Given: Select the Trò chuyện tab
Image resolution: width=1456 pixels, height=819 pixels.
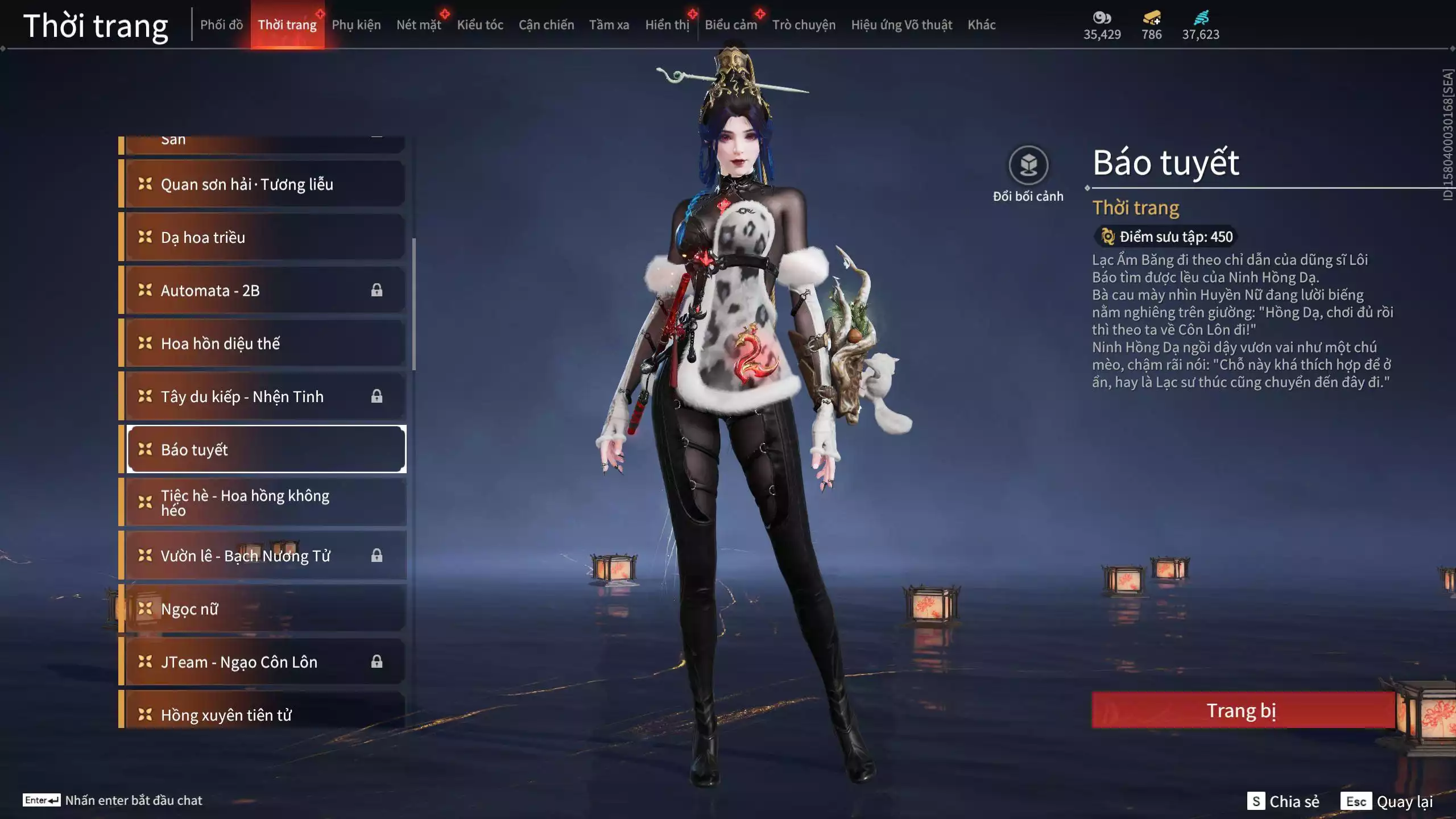Looking at the screenshot, I should 804,25.
